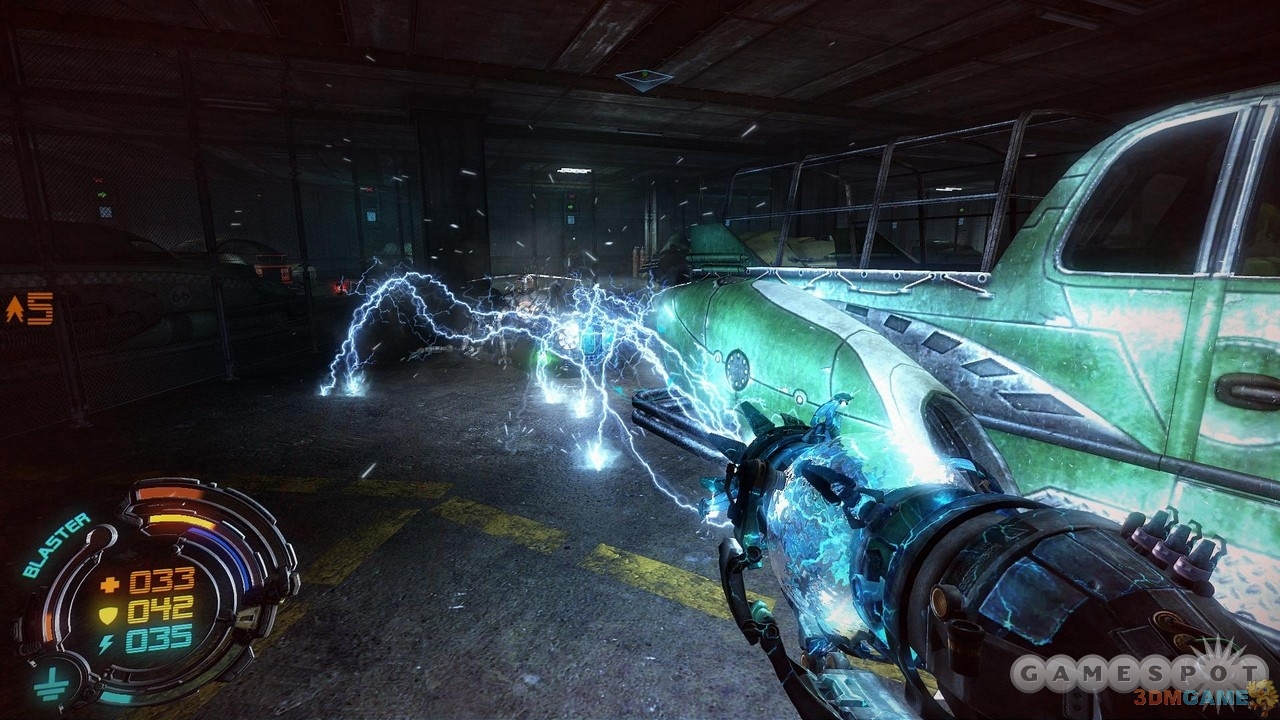Select the BLASTER weapon label
The height and width of the screenshot is (720, 1280).
coord(57,545)
